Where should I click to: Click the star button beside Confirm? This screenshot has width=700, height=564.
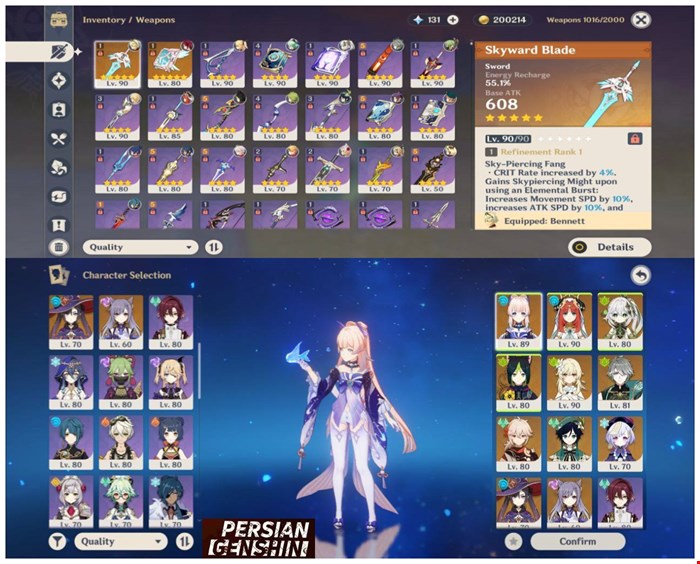pos(513,541)
